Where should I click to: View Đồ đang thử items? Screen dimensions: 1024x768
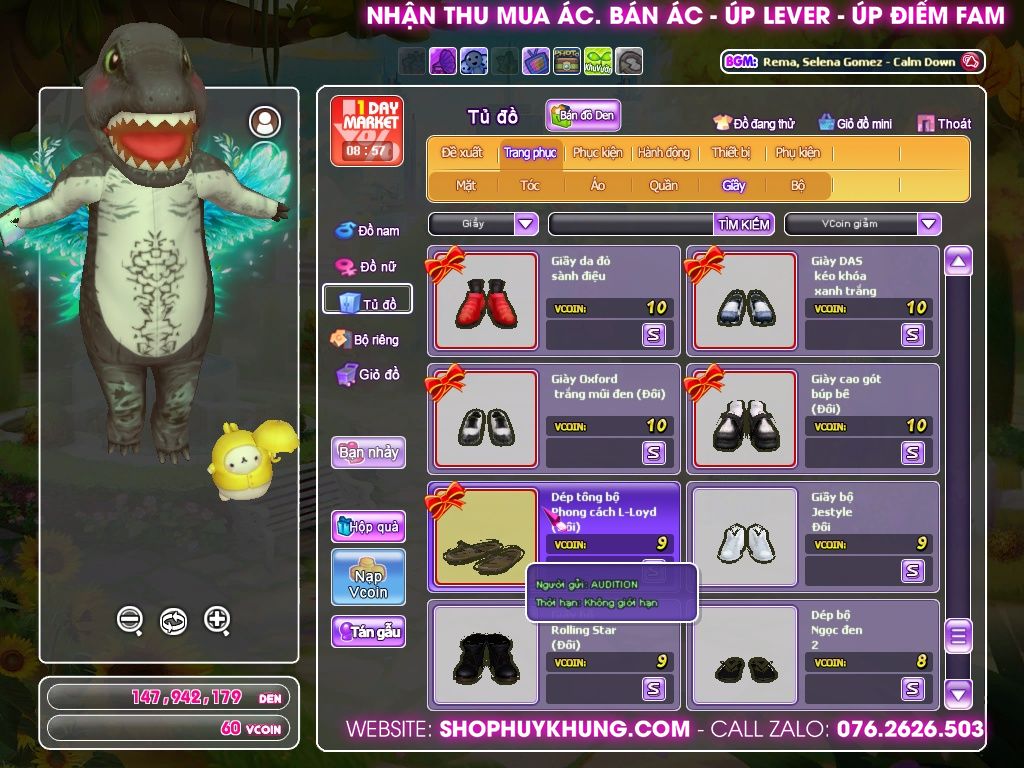point(754,123)
